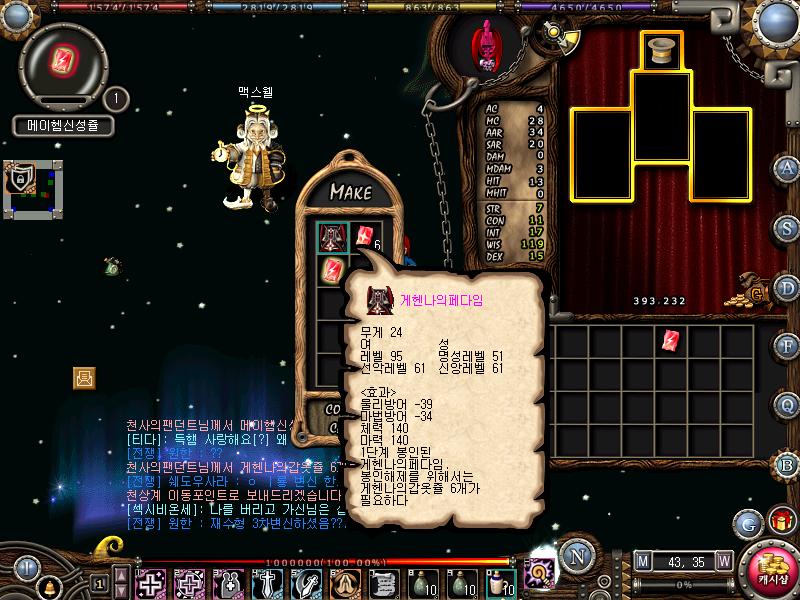Click the top hat equipment slot

(661, 50)
